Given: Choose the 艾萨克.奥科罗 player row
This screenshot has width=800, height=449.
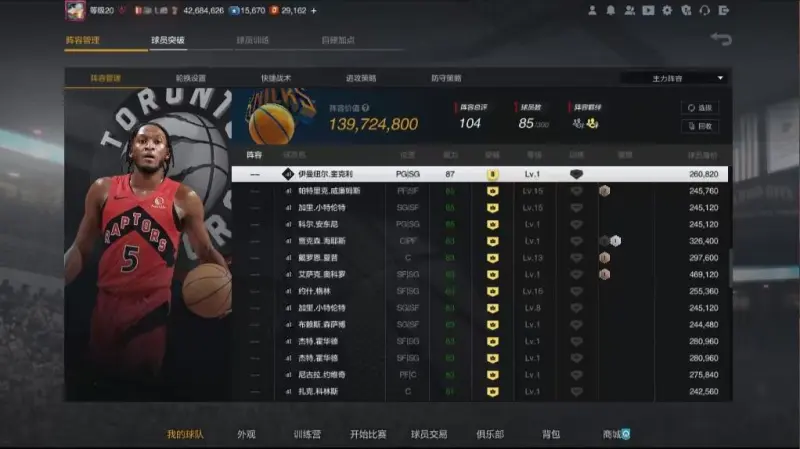Looking at the screenshot, I should [480, 274].
